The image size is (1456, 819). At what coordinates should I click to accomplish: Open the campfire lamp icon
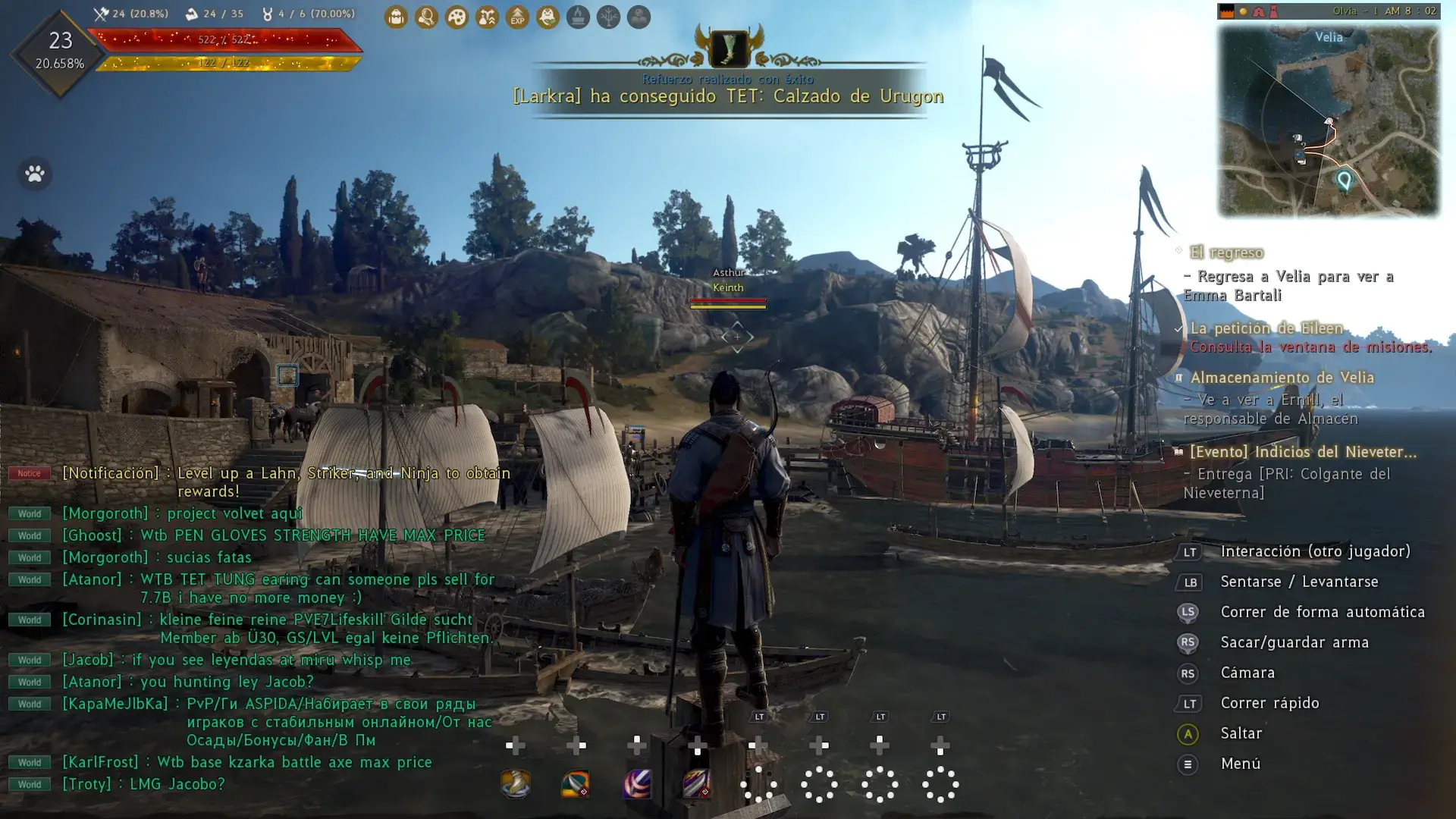click(578, 17)
